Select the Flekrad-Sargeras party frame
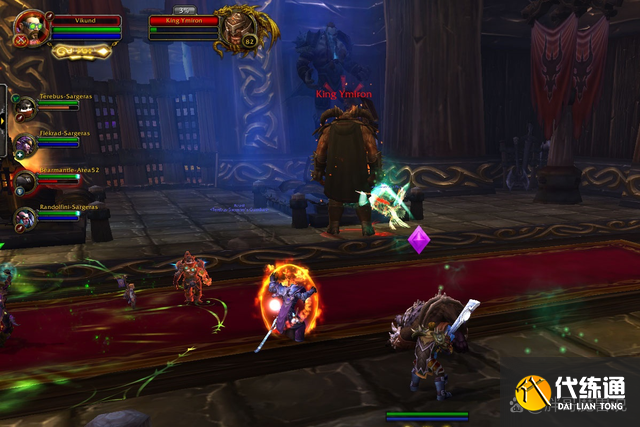The image size is (640, 427). pos(25,144)
